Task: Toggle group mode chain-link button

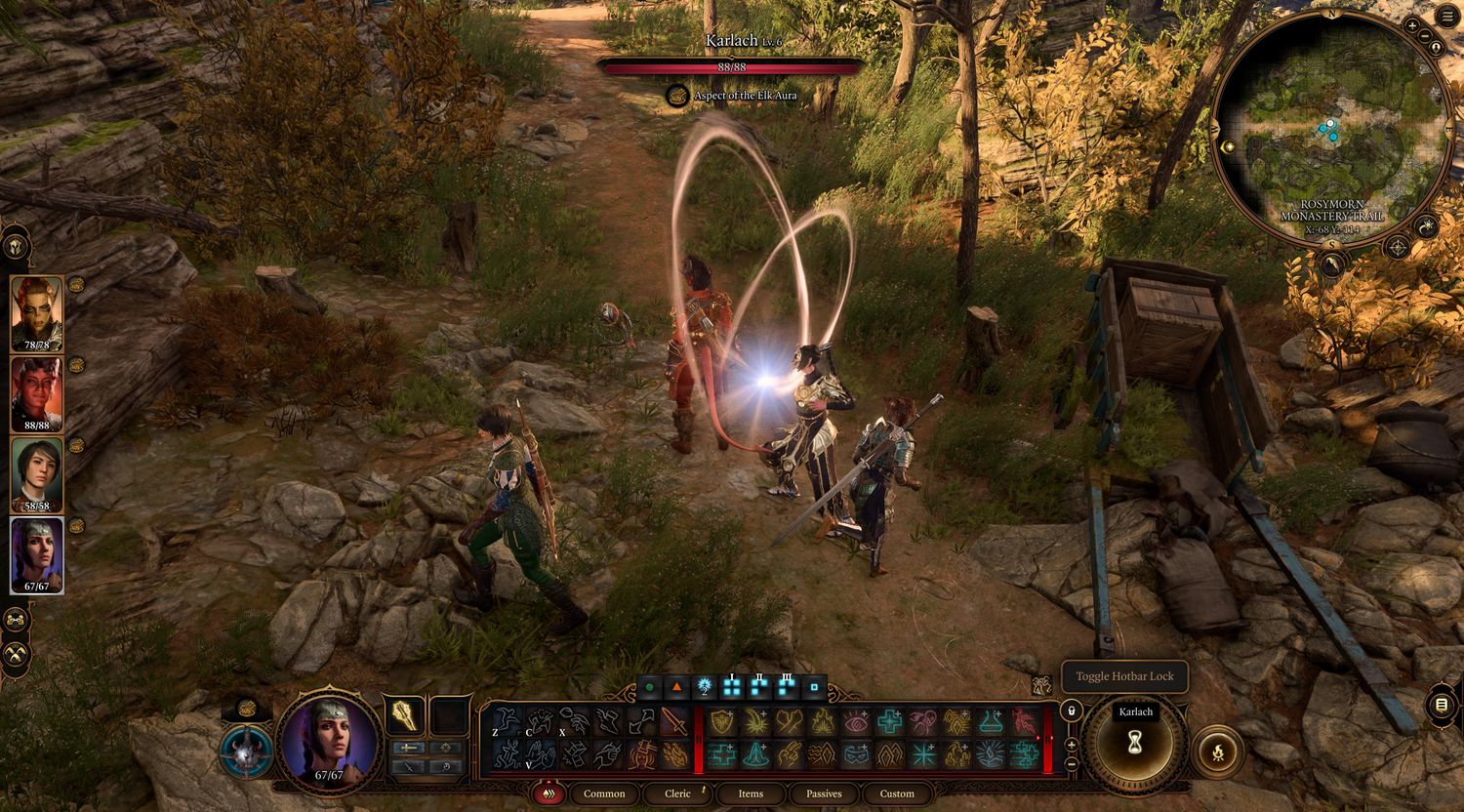Action: [x=17, y=619]
